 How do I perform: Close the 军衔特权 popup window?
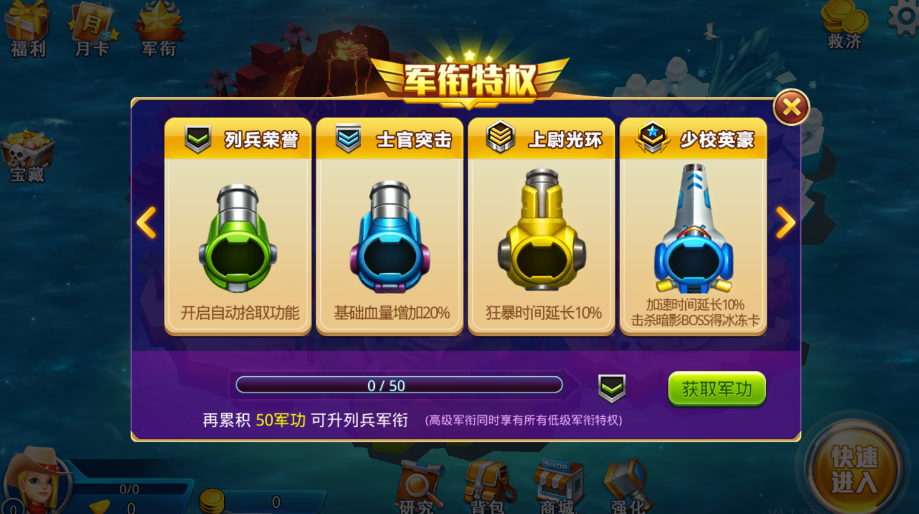(790, 107)
